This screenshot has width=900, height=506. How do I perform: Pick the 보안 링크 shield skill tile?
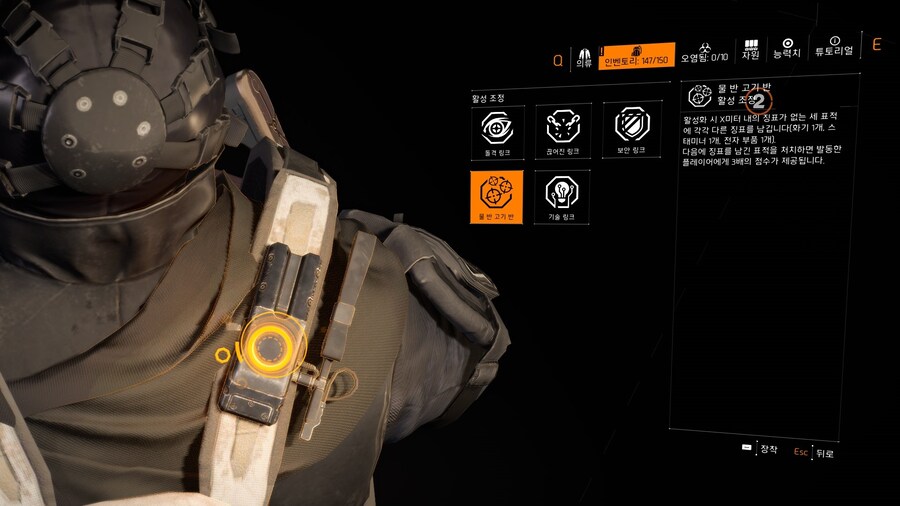click(631, 131)
